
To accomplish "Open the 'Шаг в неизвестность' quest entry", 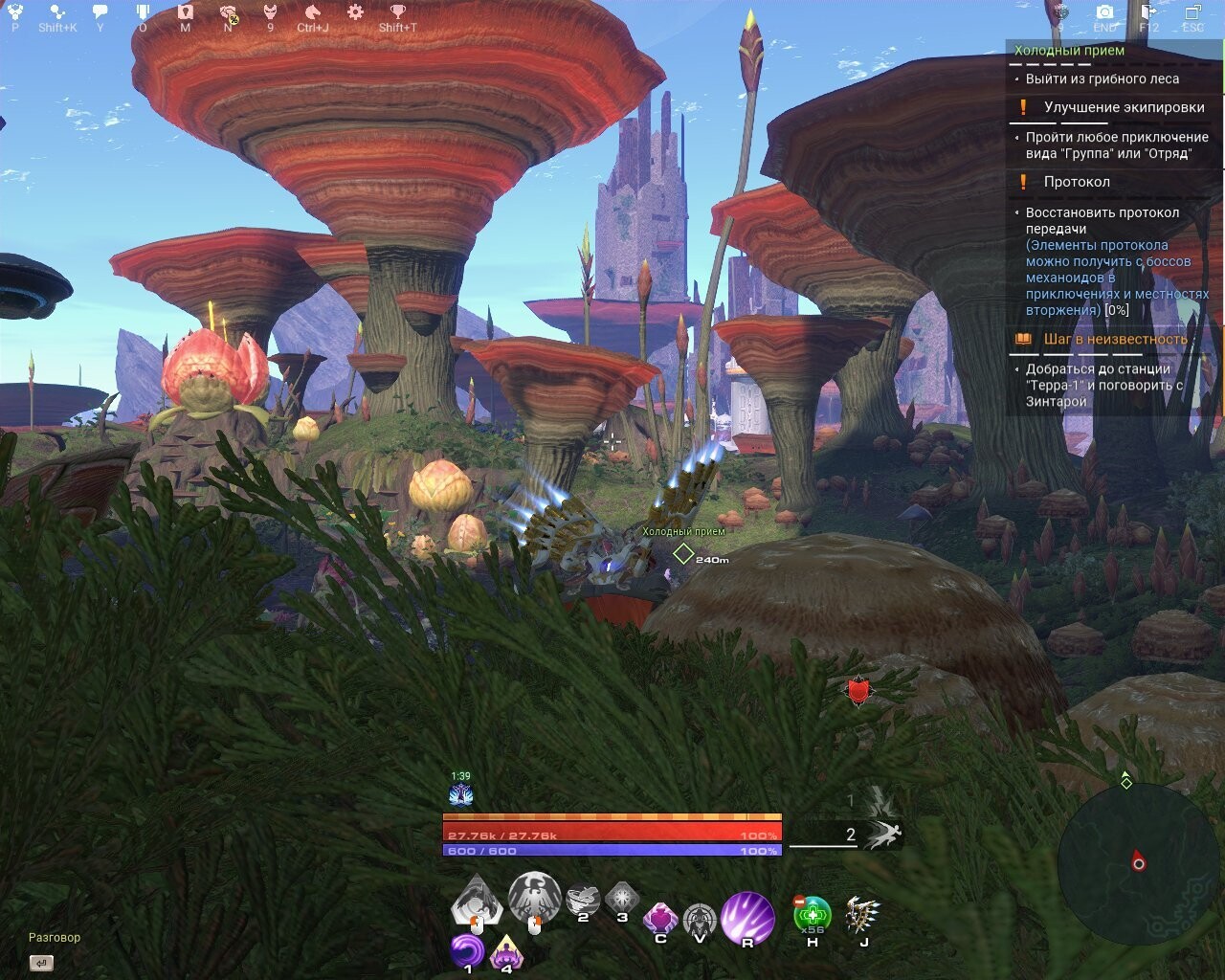I will click(1115, 339).
